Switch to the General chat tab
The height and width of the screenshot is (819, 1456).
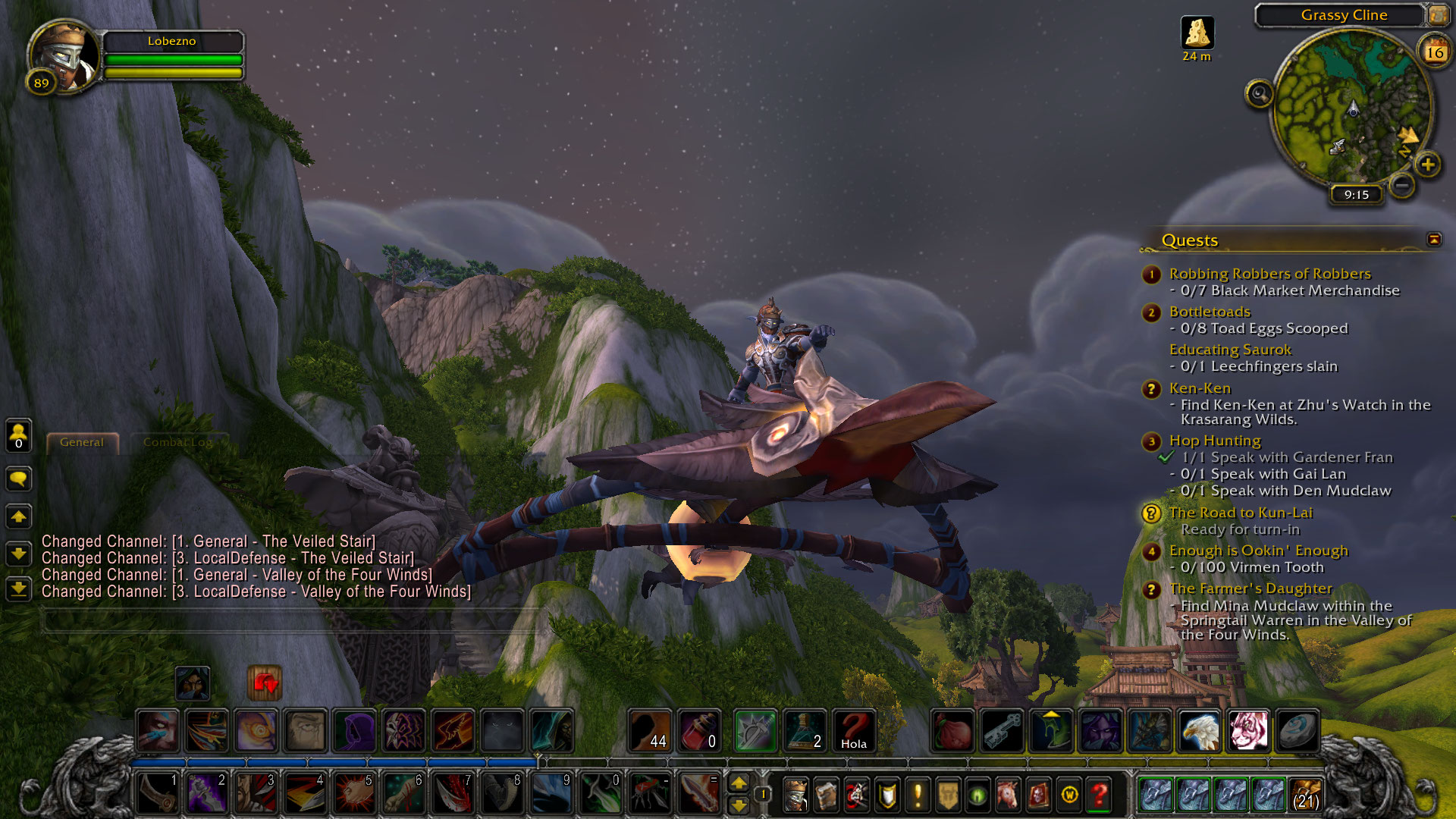[82, 443]
